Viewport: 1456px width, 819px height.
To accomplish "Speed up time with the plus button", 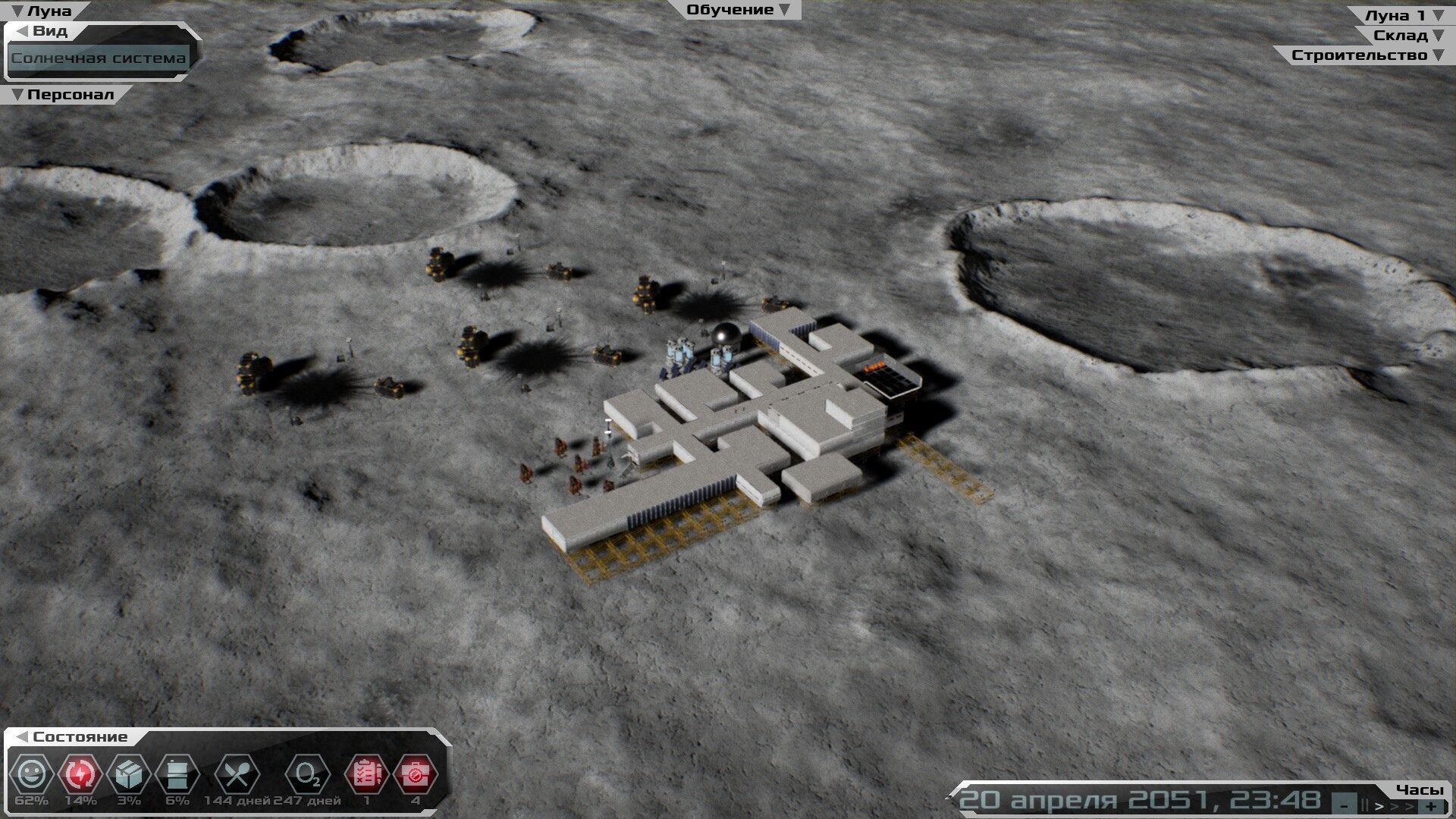I will coord(1431,805).
